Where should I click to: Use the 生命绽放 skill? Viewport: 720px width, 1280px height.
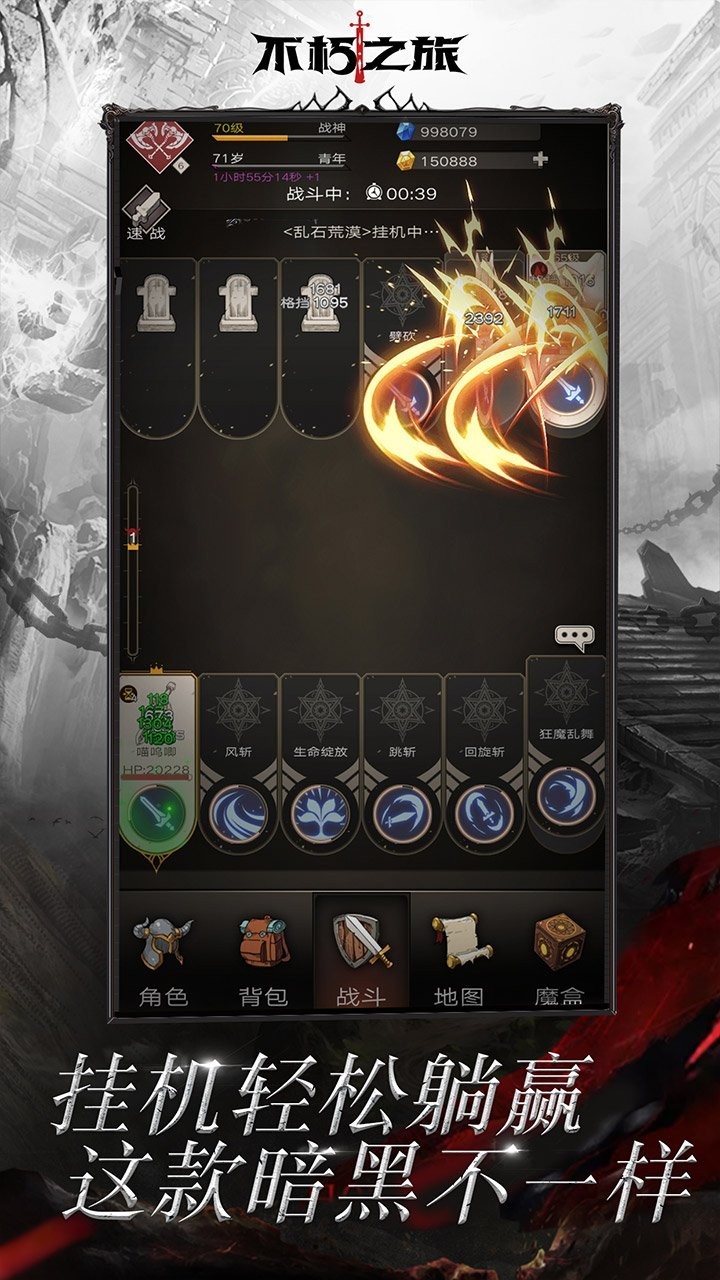click(x=320, y=812)
